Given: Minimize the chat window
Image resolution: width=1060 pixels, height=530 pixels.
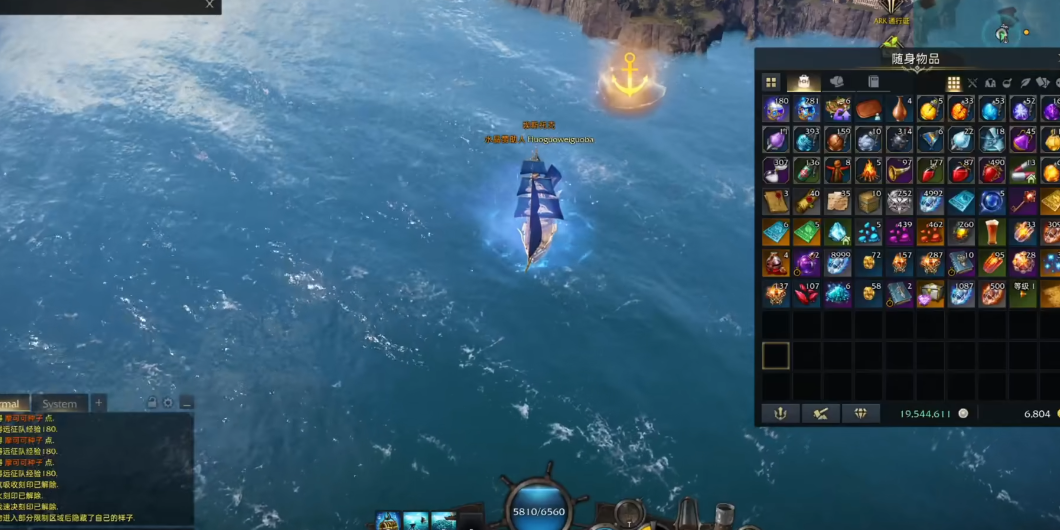Looking at the screenshot, I should click(186, 403).
